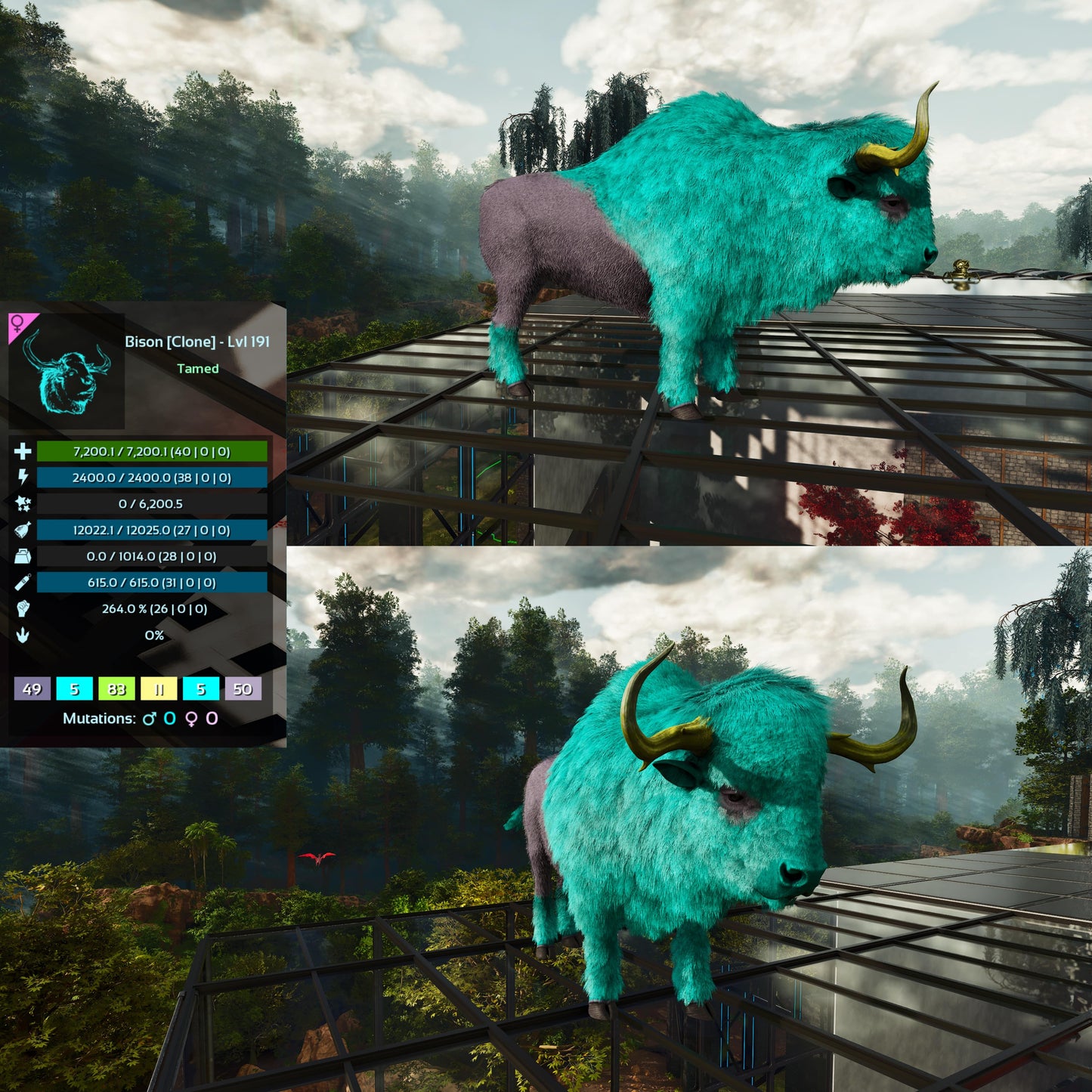Pick the yellow color swatch labeled 11
Screen dimensions: 1092x1092
point(159,688)
